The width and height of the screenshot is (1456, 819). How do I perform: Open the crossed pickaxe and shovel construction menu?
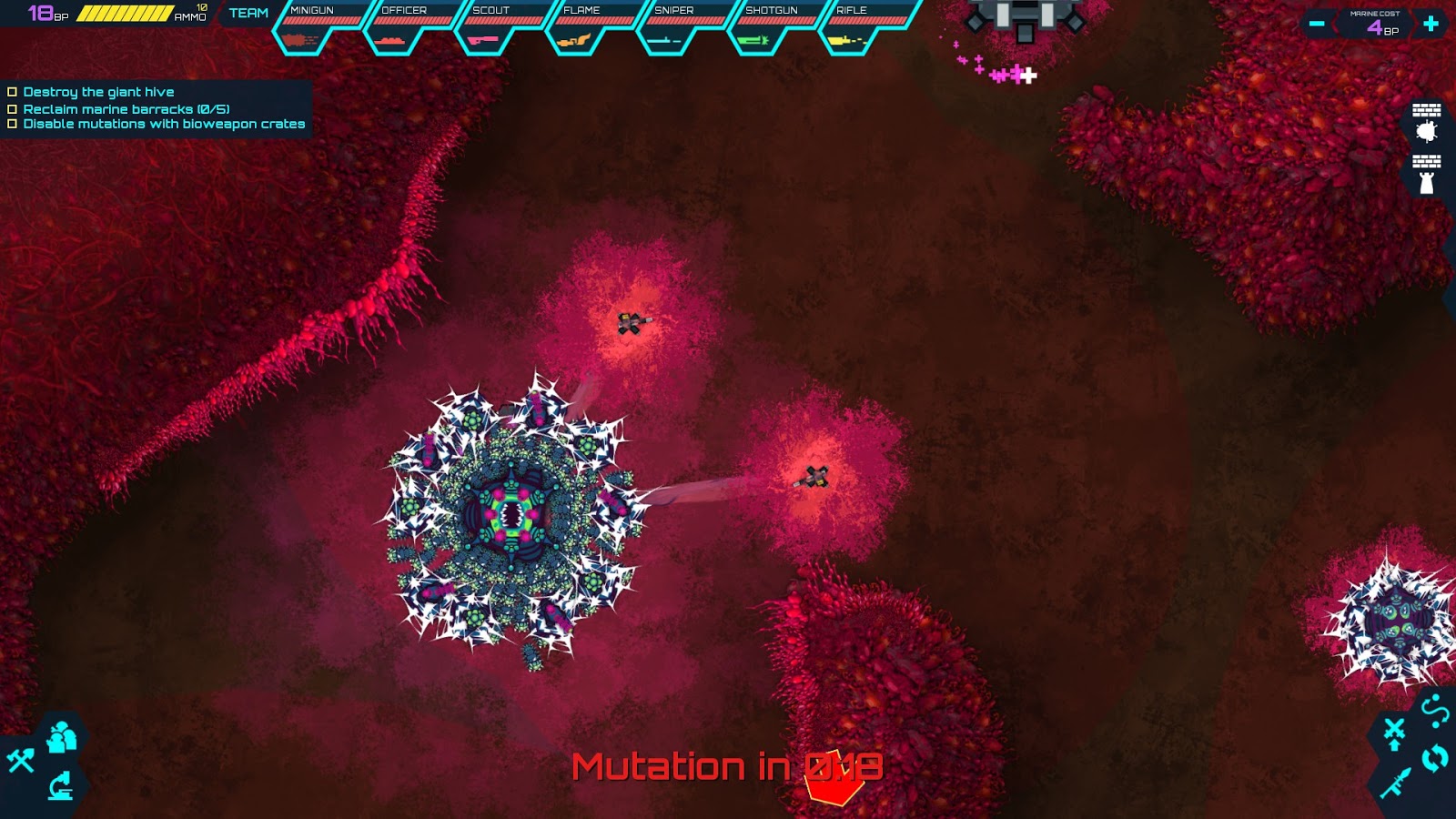coord(20,760)
